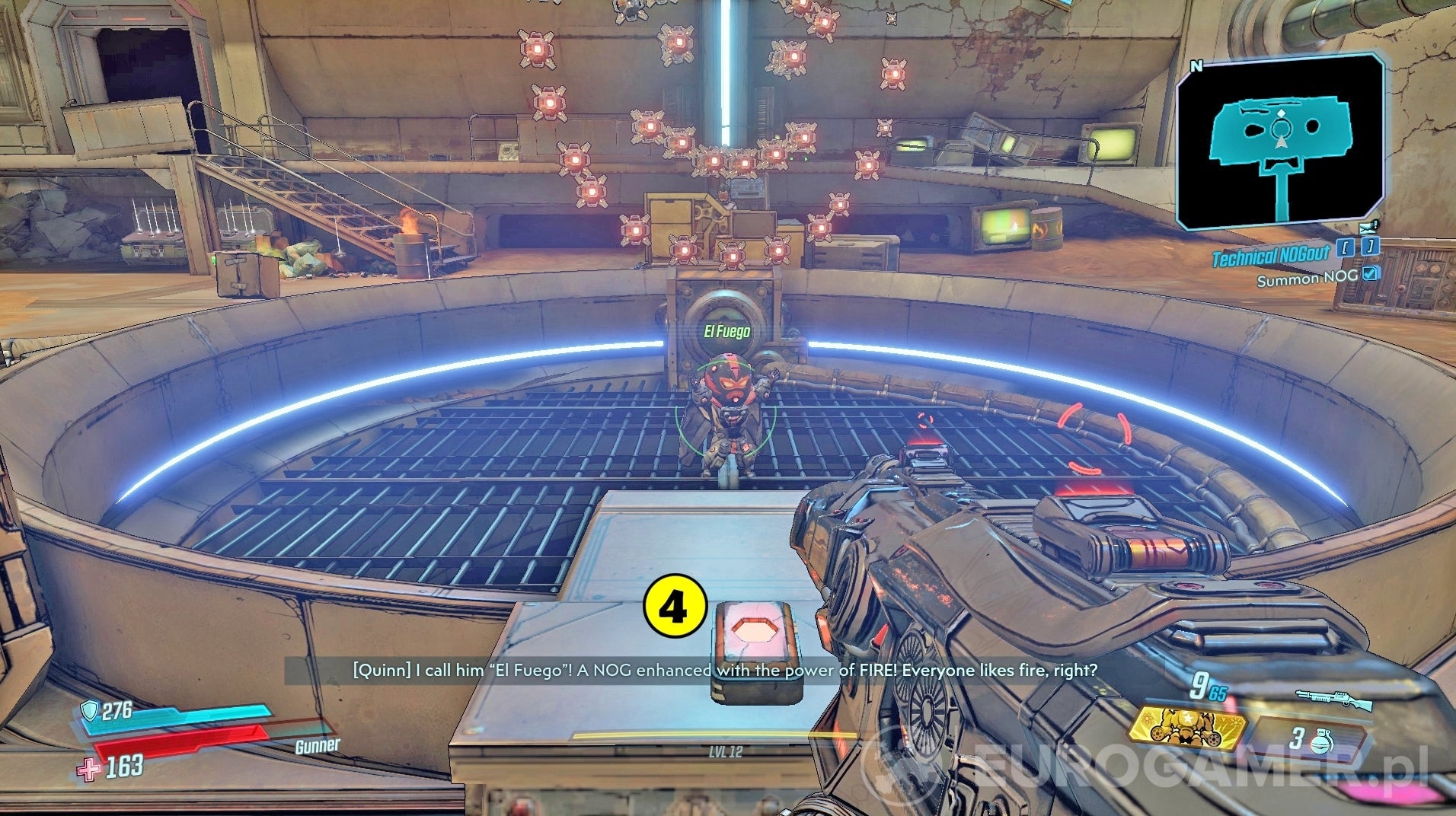Click the objective diamond marker on the minimap
This screenshot has height=816, width=1456.
(1282, 113)
